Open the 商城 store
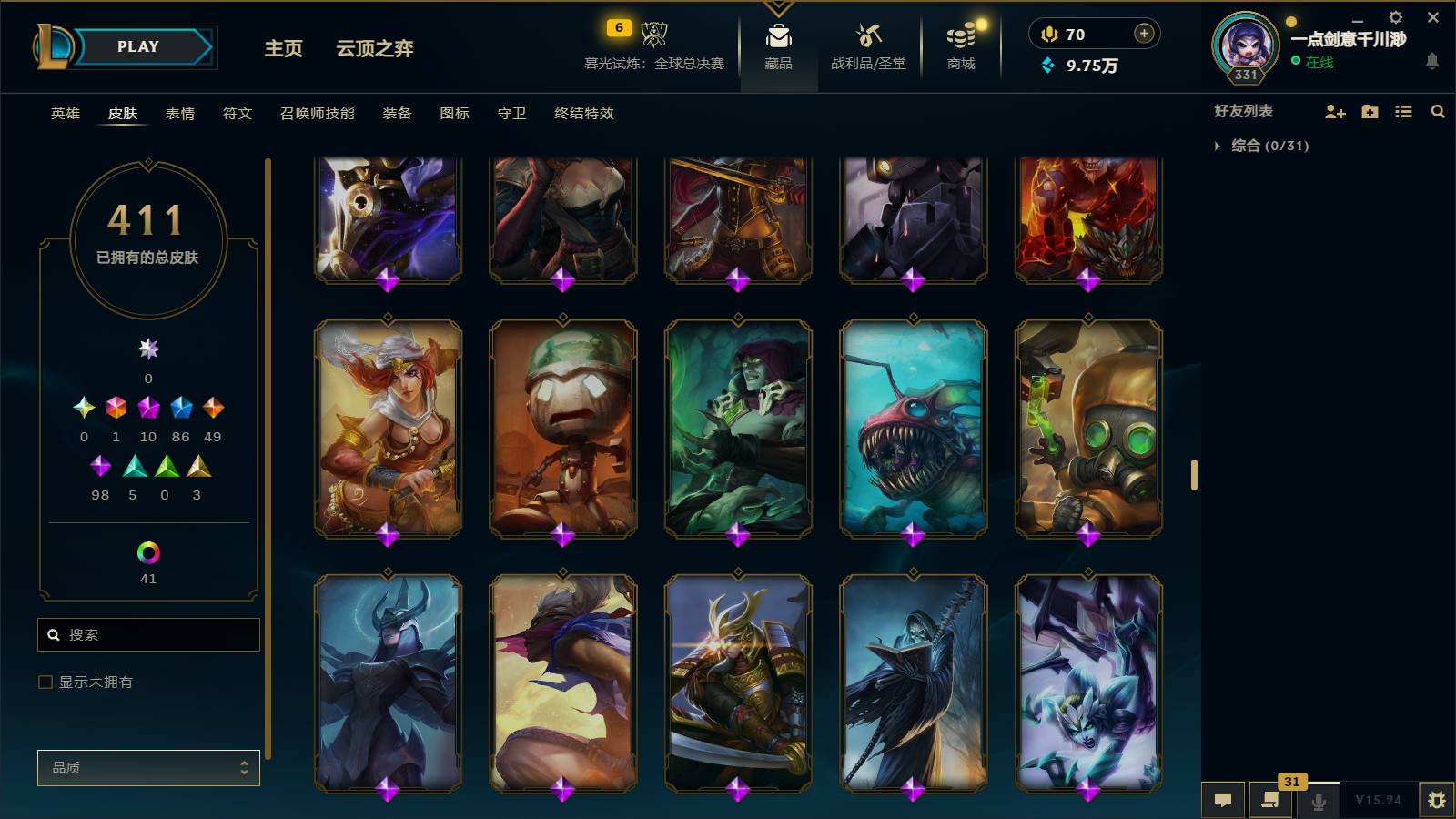The width and height of the screenshot is (1456, 819). [x=961, y=45]
